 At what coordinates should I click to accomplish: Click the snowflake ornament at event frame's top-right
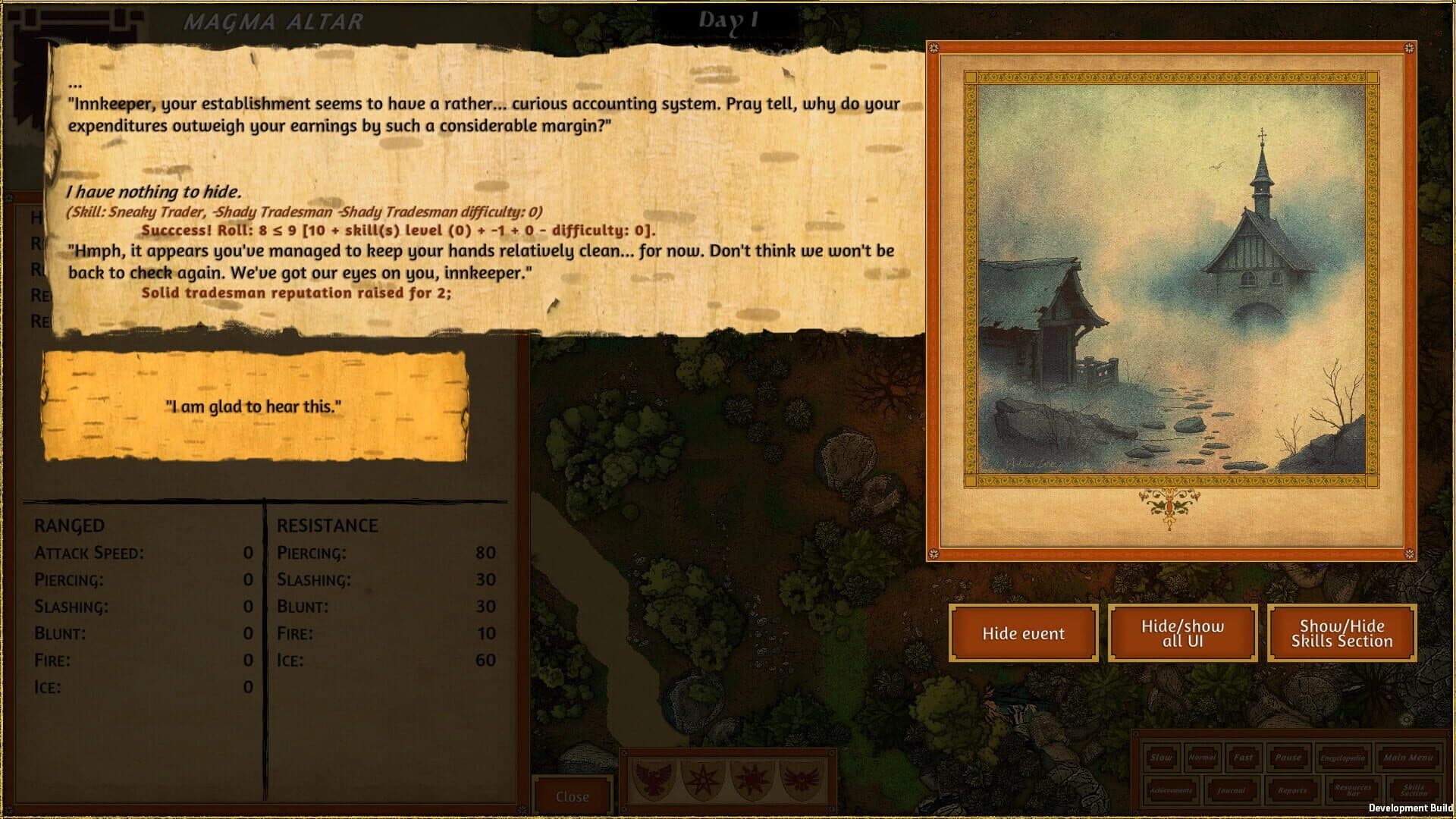coord(1408,48)
